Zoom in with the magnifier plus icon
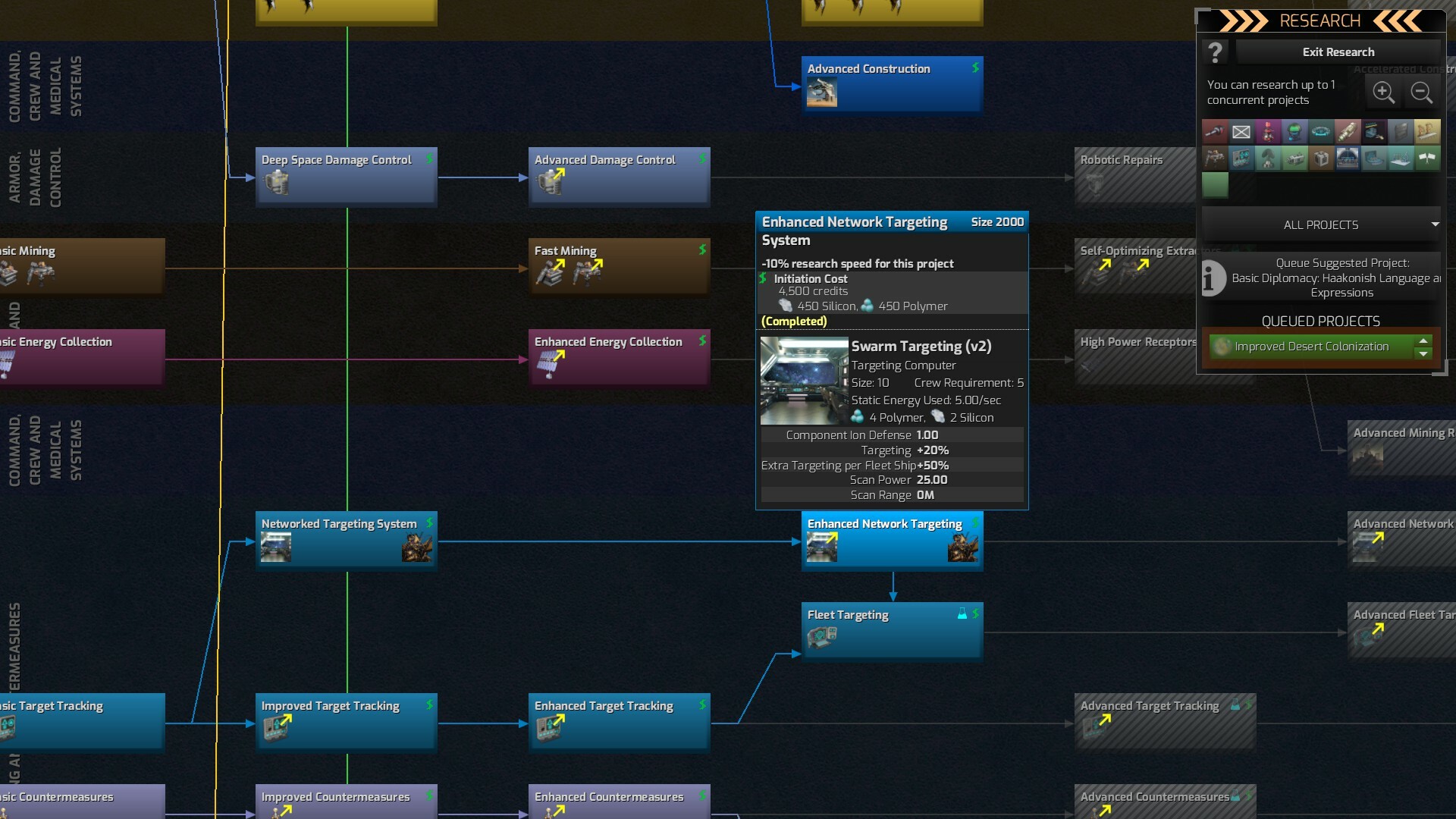1456x819 pixels. 1384,92
